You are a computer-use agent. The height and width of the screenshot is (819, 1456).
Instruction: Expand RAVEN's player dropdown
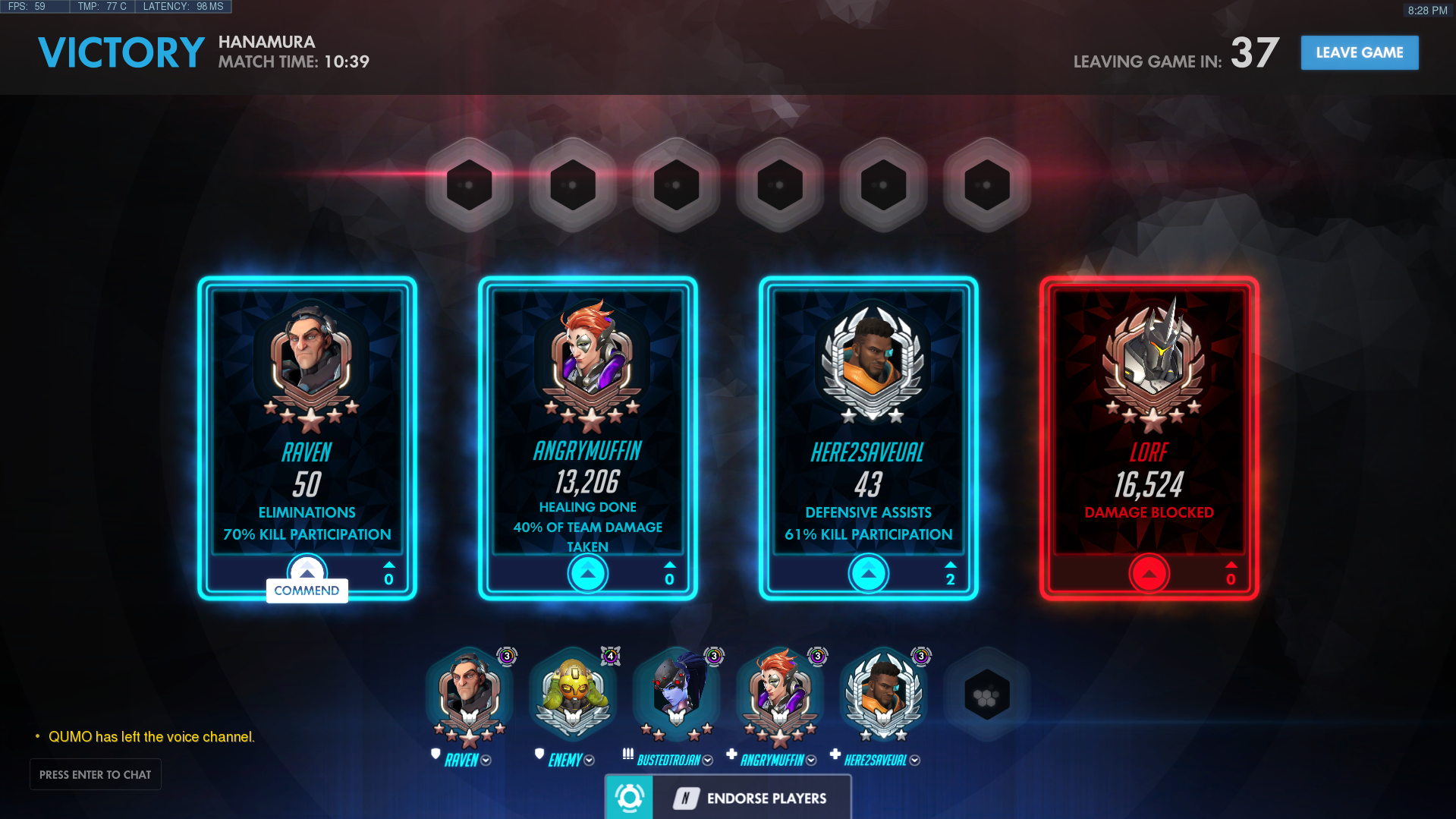tap(486, 761)
